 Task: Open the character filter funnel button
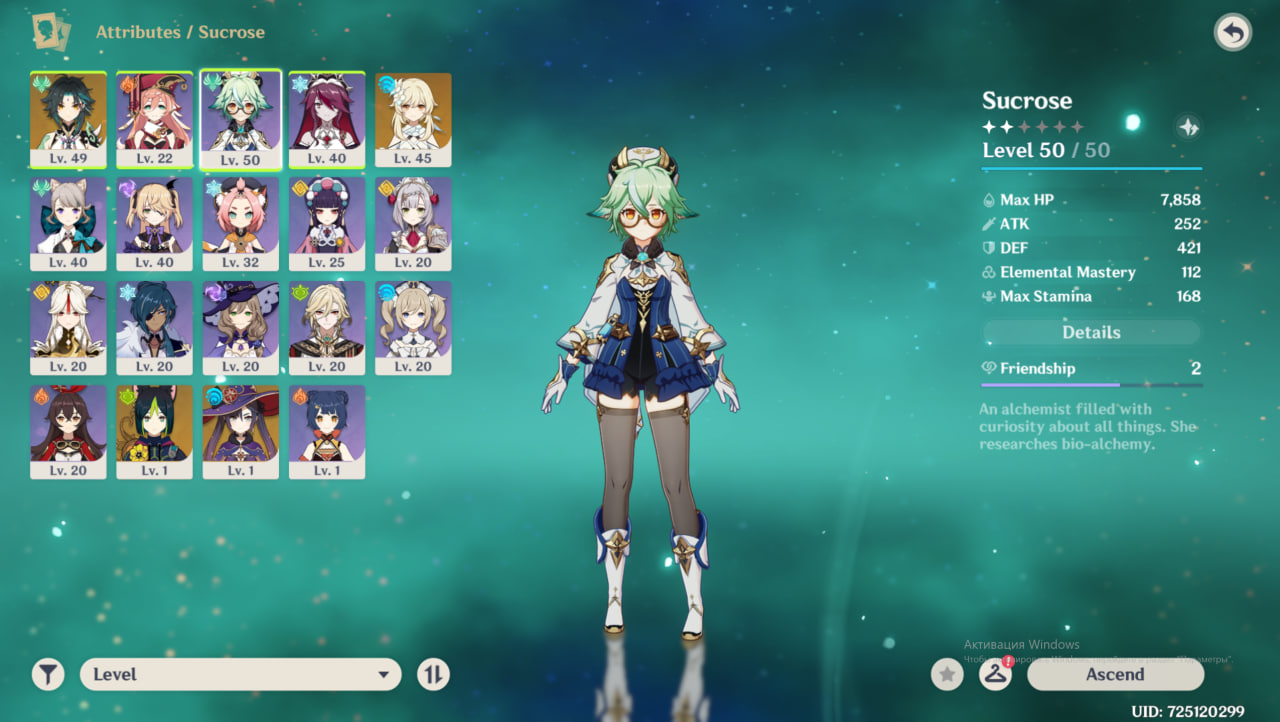[47, 675]
